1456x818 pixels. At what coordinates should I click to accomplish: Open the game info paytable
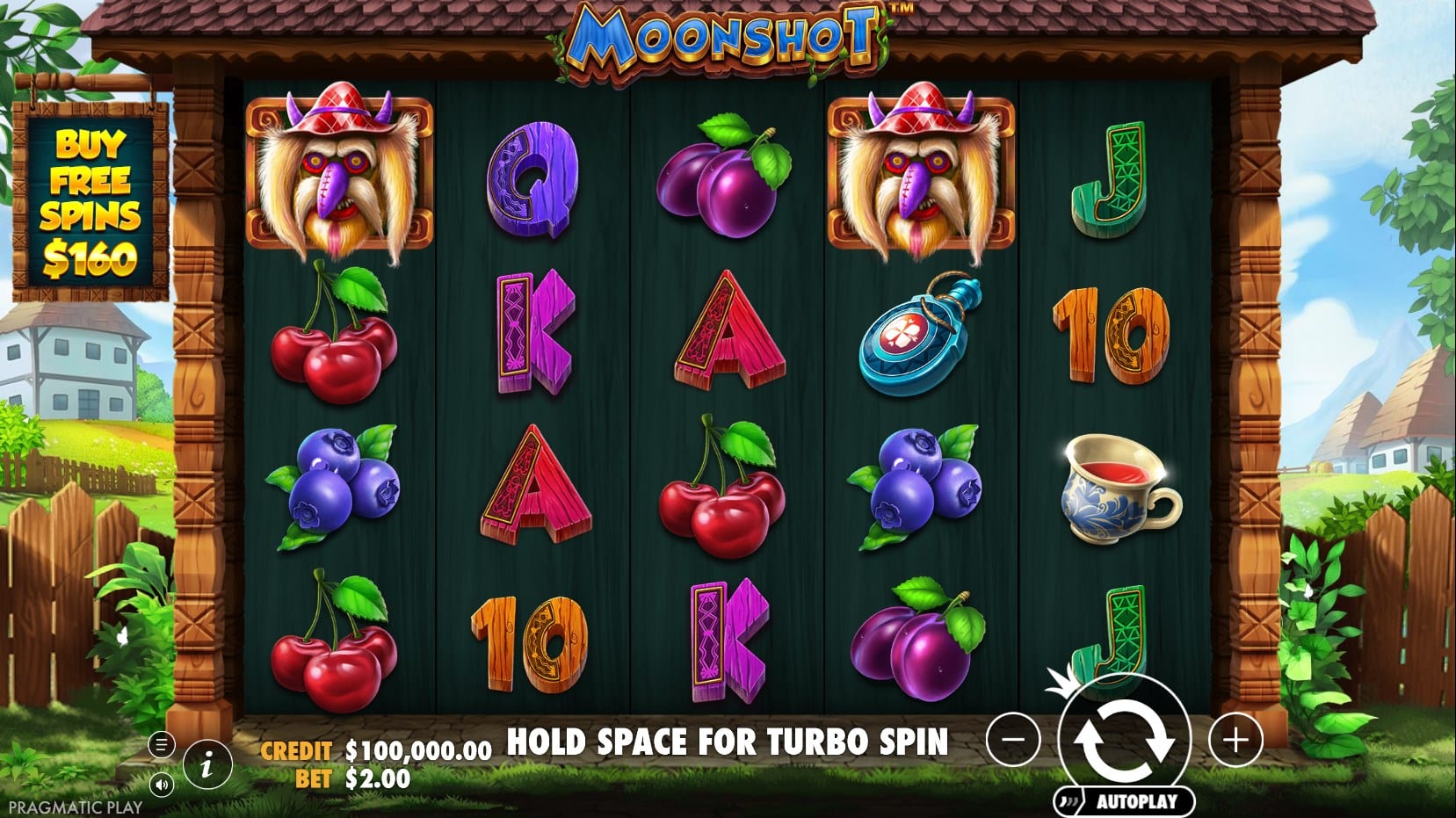(x=207, y=764)
